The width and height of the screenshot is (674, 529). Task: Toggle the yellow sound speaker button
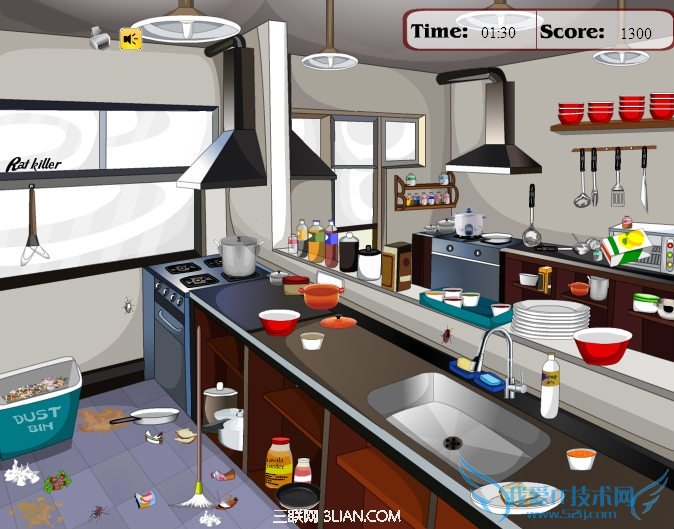pos(131,39)
